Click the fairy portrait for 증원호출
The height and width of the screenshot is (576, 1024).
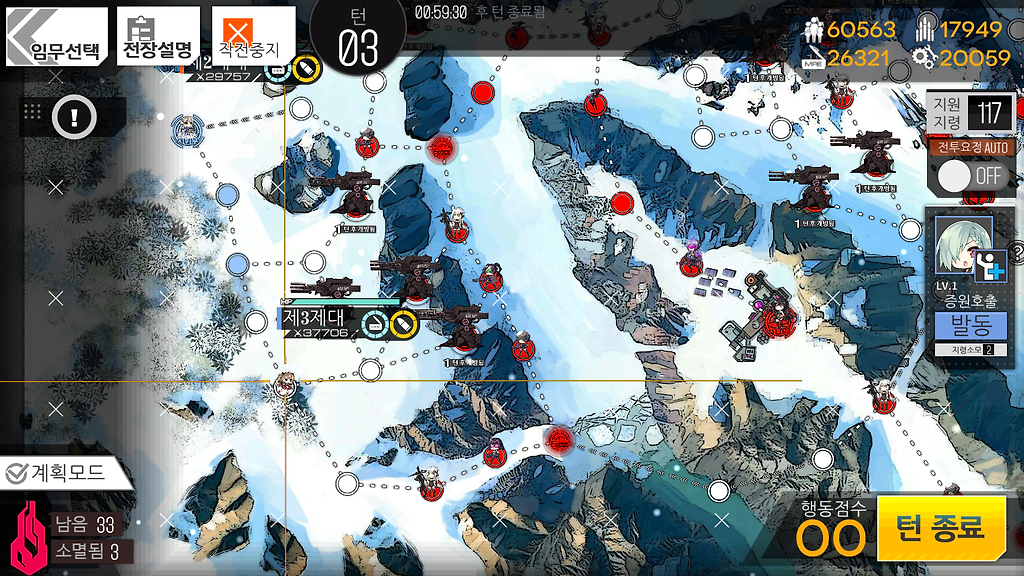(964, 246)
